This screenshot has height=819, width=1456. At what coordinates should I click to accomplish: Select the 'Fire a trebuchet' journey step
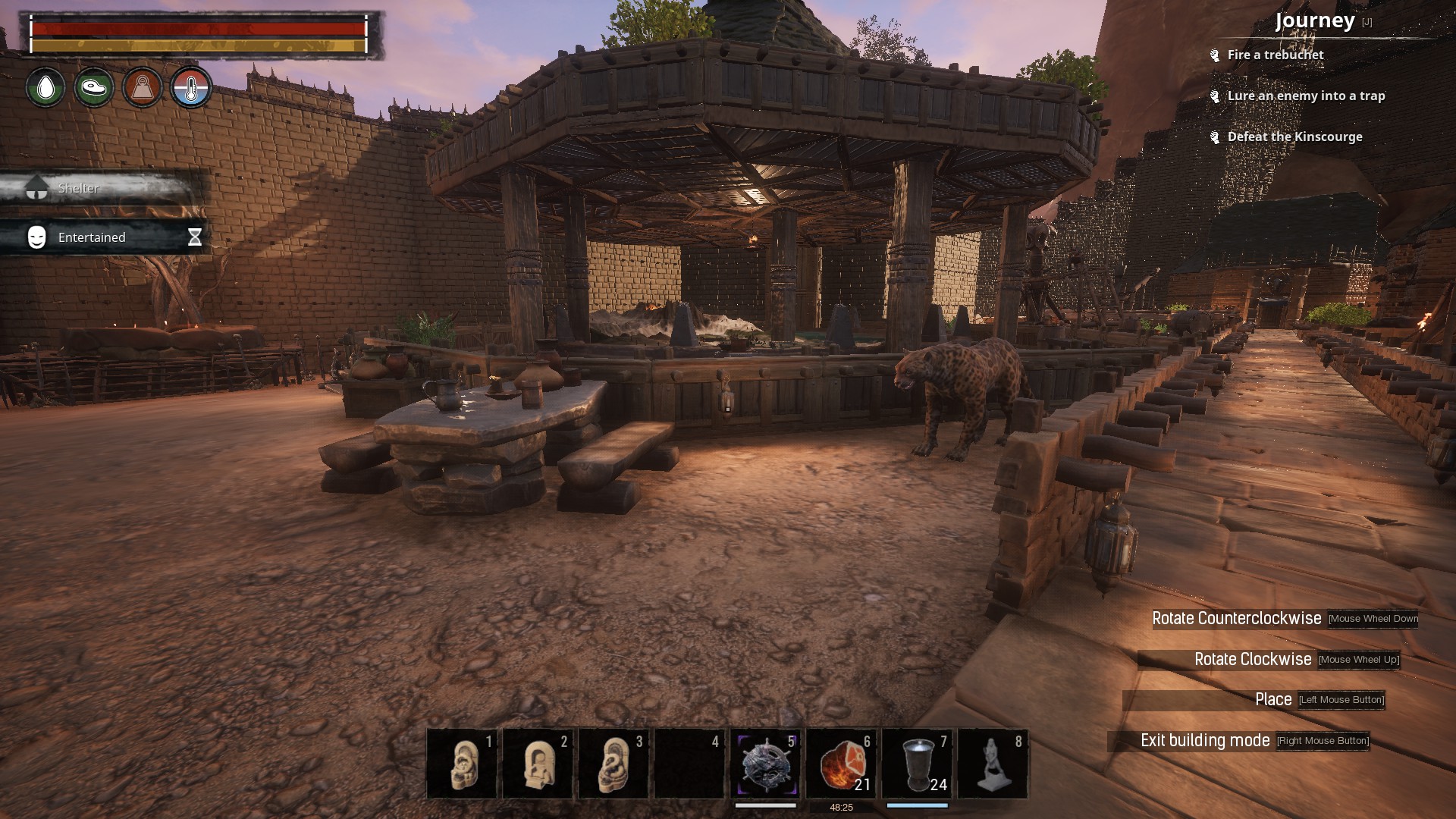pos(1275,55)
